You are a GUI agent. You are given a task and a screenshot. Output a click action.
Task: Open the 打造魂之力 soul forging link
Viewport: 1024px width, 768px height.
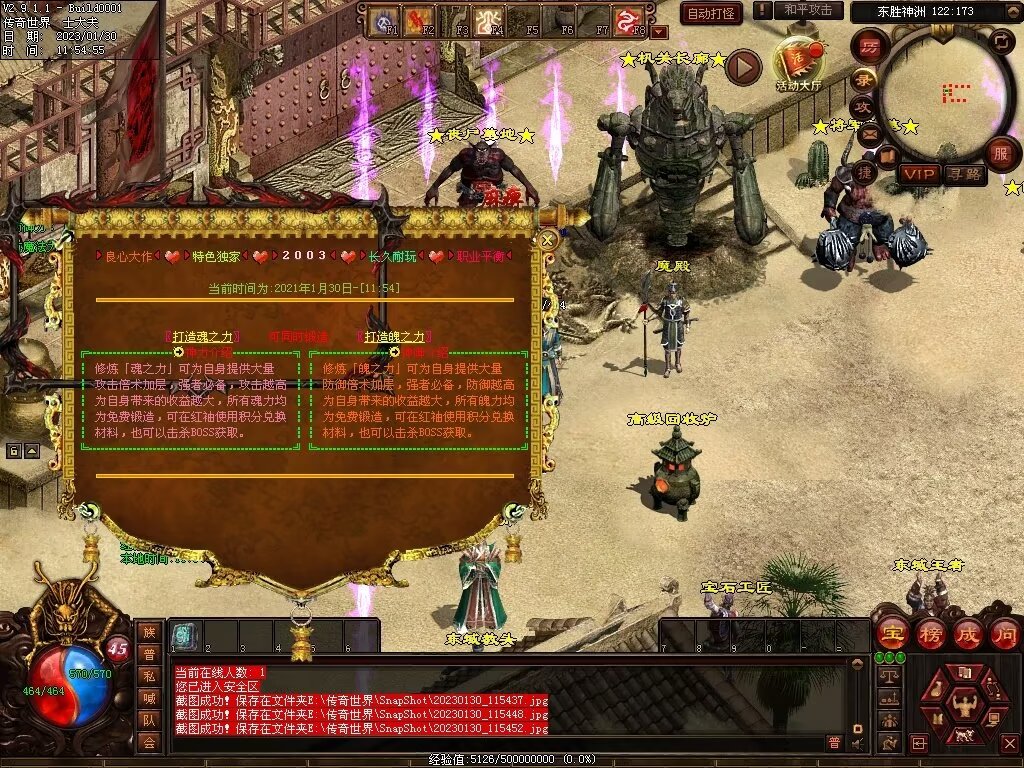tap(204, 337)
